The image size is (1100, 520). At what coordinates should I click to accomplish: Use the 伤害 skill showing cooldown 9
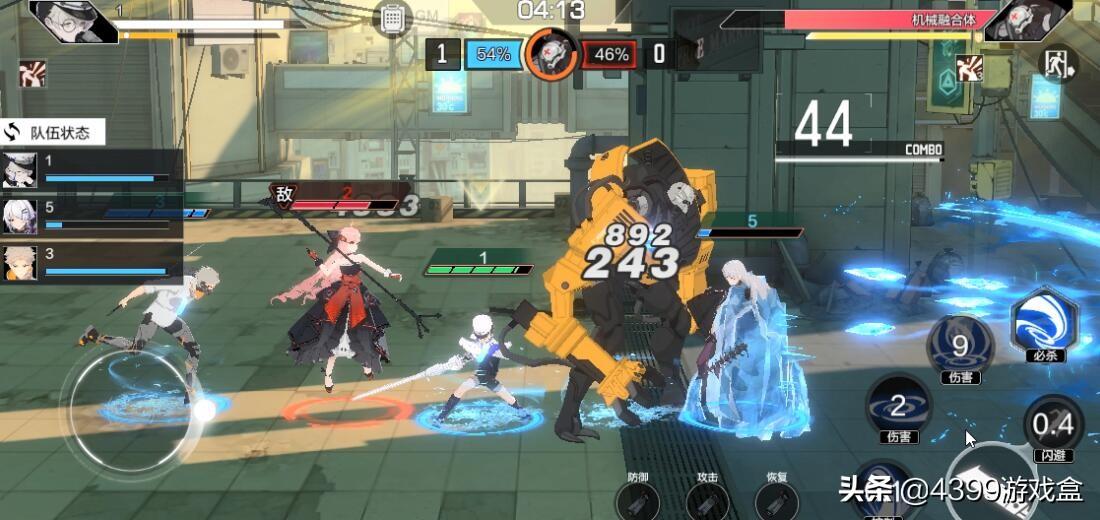point(960,346)
